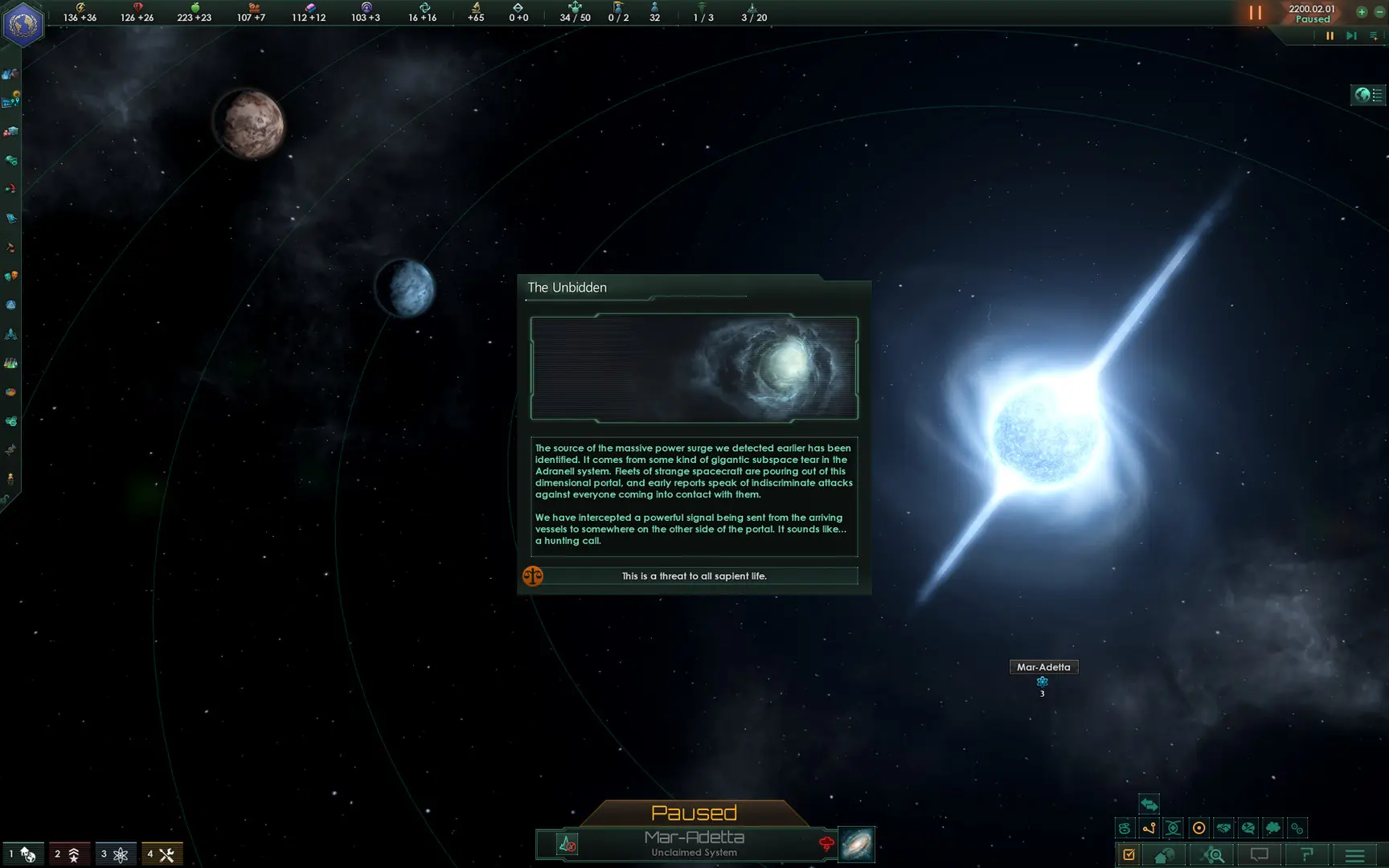Image resolution: width=1389 pixels, height=868 pixels.
Task: Open the message log speech bubble icon
Action: (x=1258, y=855)
